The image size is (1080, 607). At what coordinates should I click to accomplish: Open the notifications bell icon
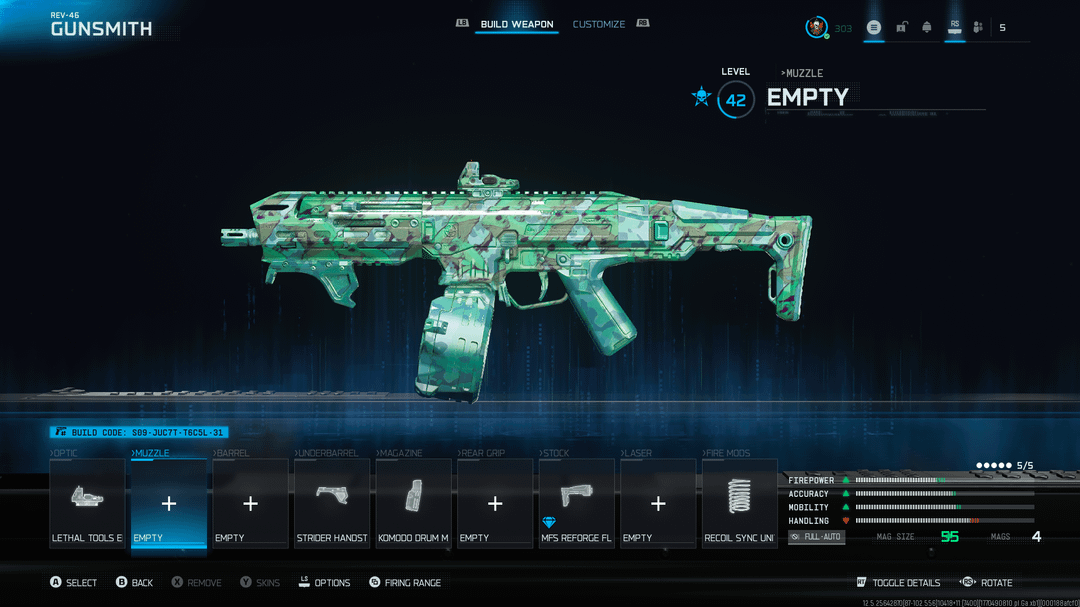click(x=927, y=27)
